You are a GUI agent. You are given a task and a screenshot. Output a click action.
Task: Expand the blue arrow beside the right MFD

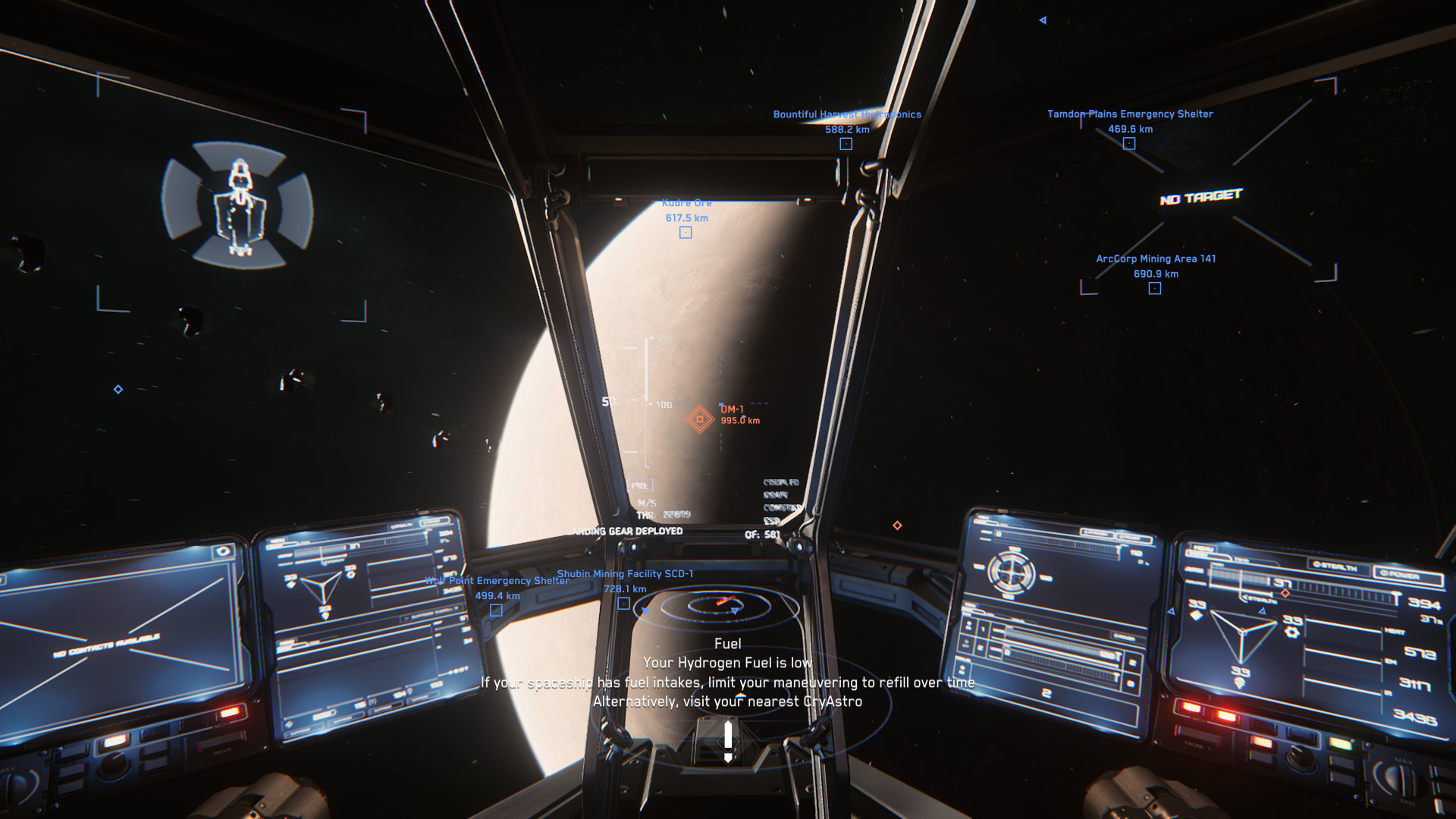coord(1172,611)
